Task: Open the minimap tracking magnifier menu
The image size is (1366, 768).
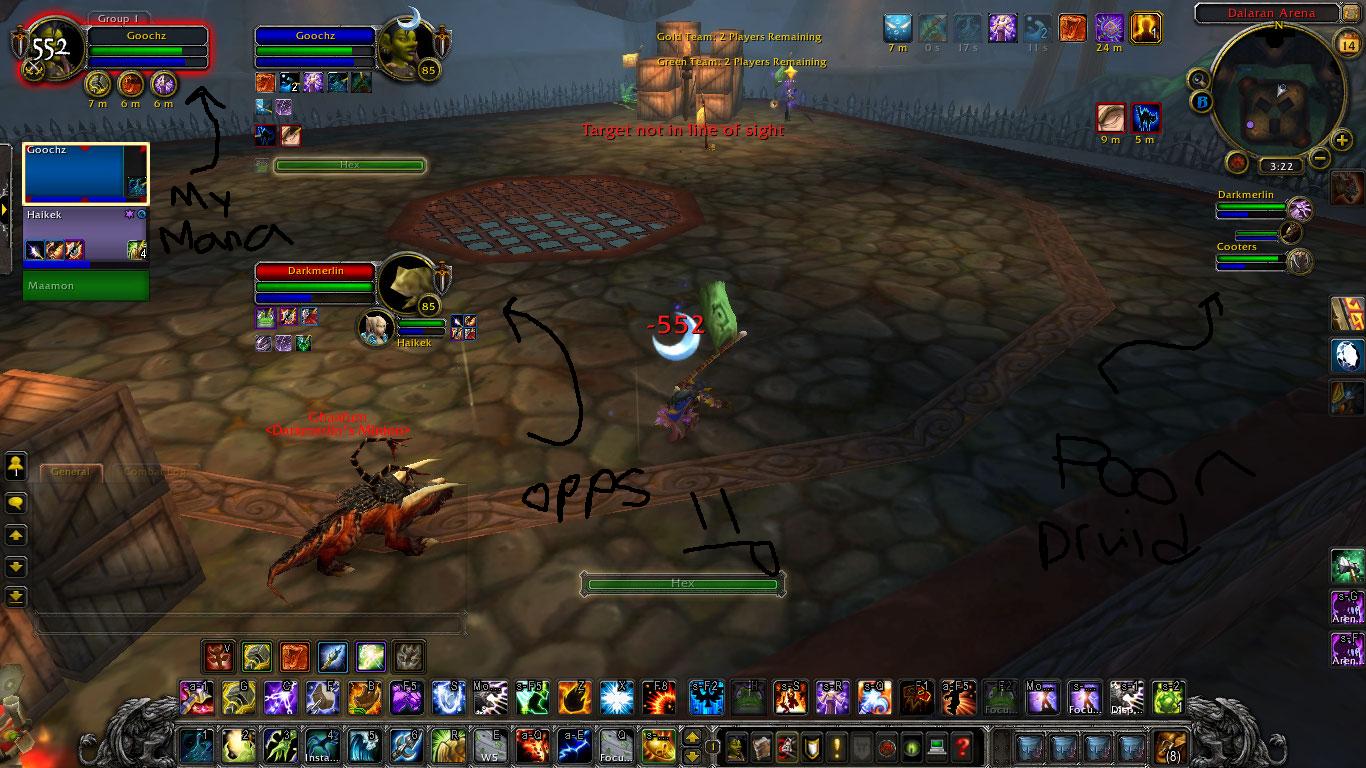Action: 1198,79
